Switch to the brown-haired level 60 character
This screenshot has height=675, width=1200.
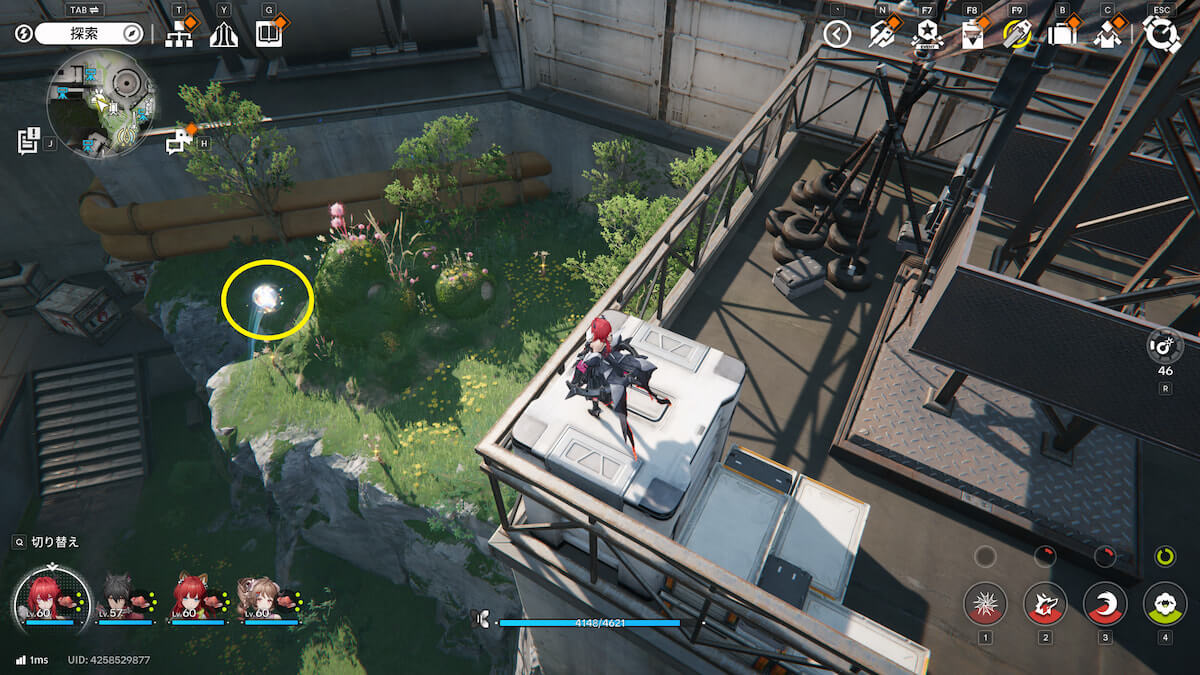pyautogui.click(x=263, y=598)
